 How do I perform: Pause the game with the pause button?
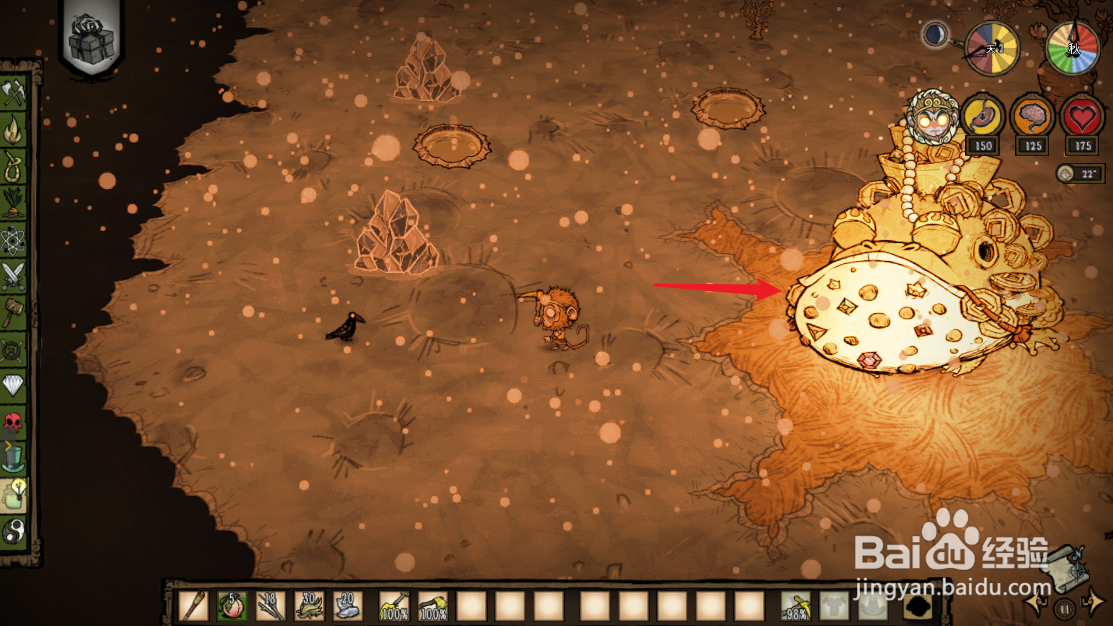tap(1067, 607)
